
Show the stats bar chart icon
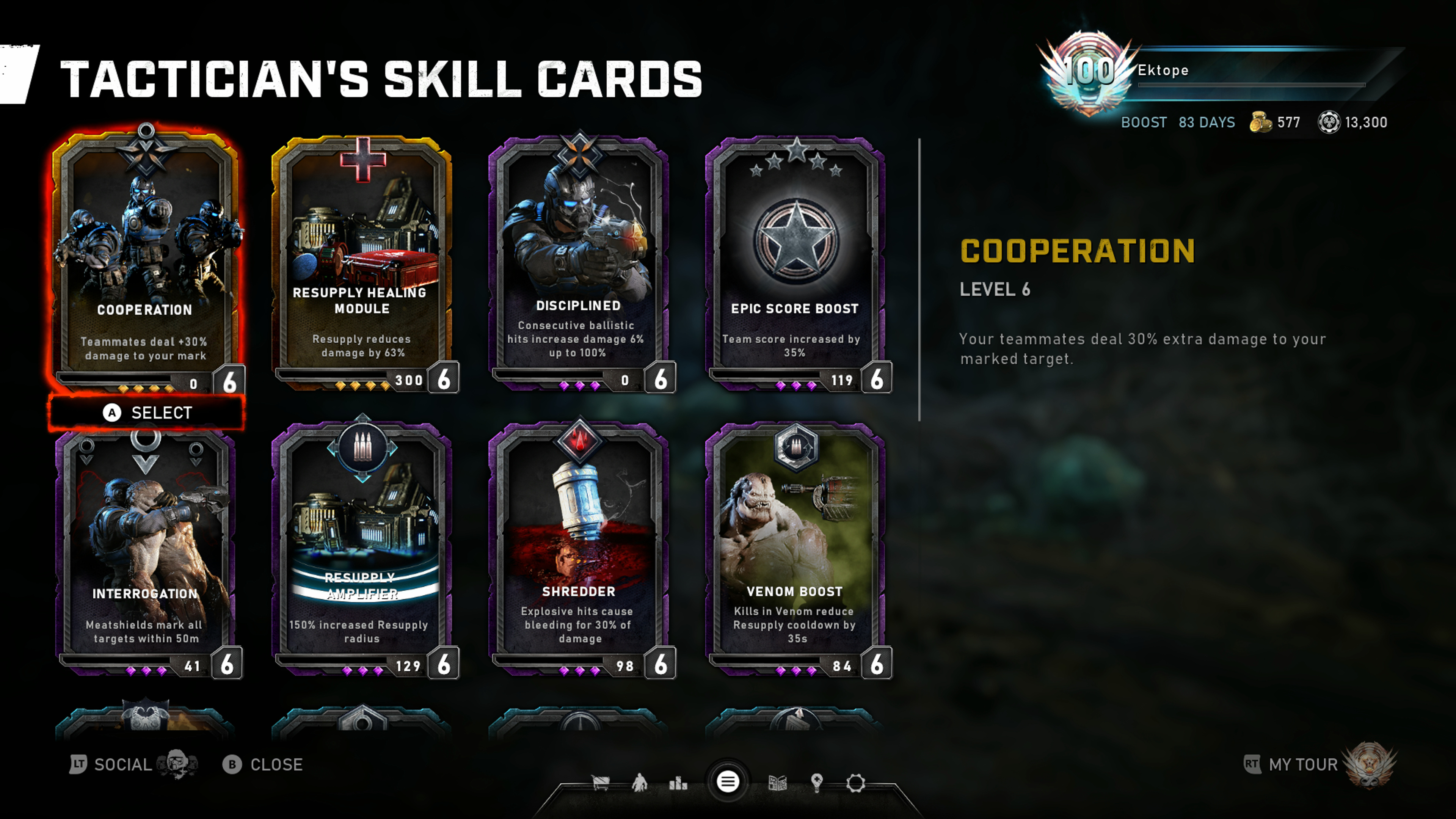point(678,783)
